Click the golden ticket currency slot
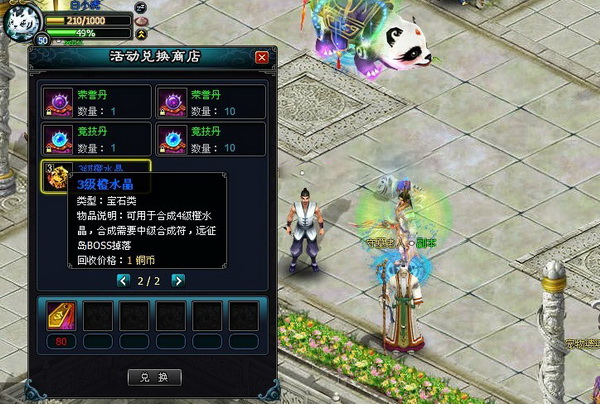Screen dimensions: 600x404 pos(62,316)
